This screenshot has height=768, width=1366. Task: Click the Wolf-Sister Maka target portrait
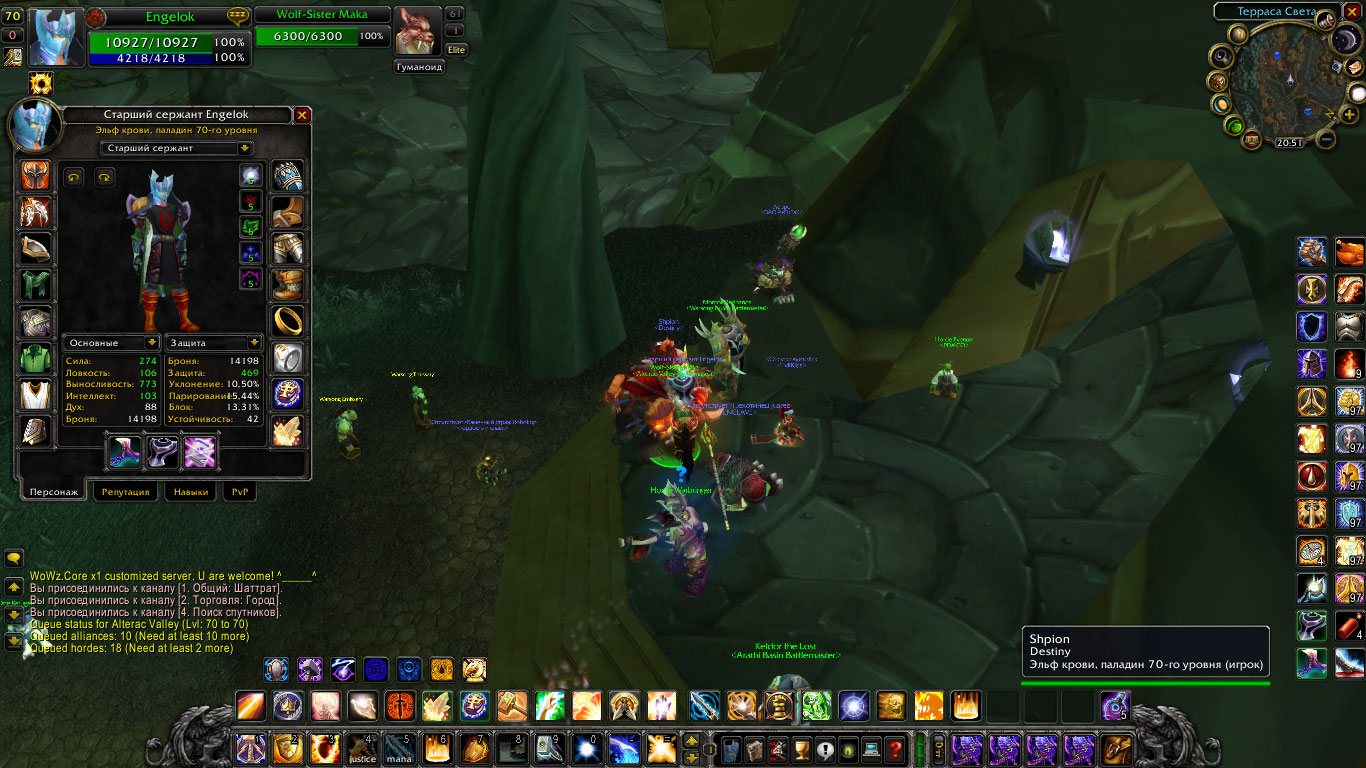(x=417, y=32)
